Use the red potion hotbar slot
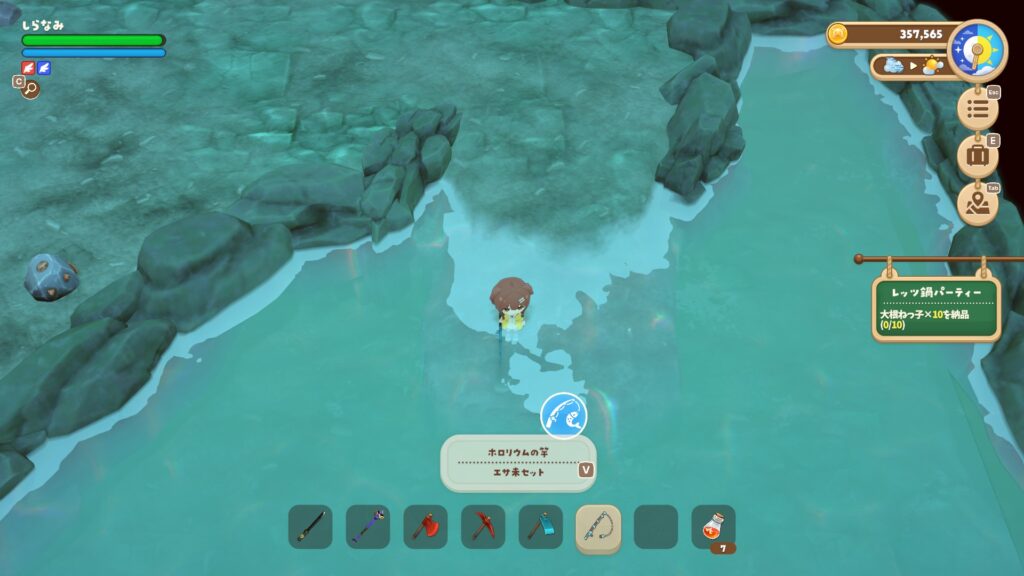Viewport: 1024px width, 576px height. (x=713, y=527)
